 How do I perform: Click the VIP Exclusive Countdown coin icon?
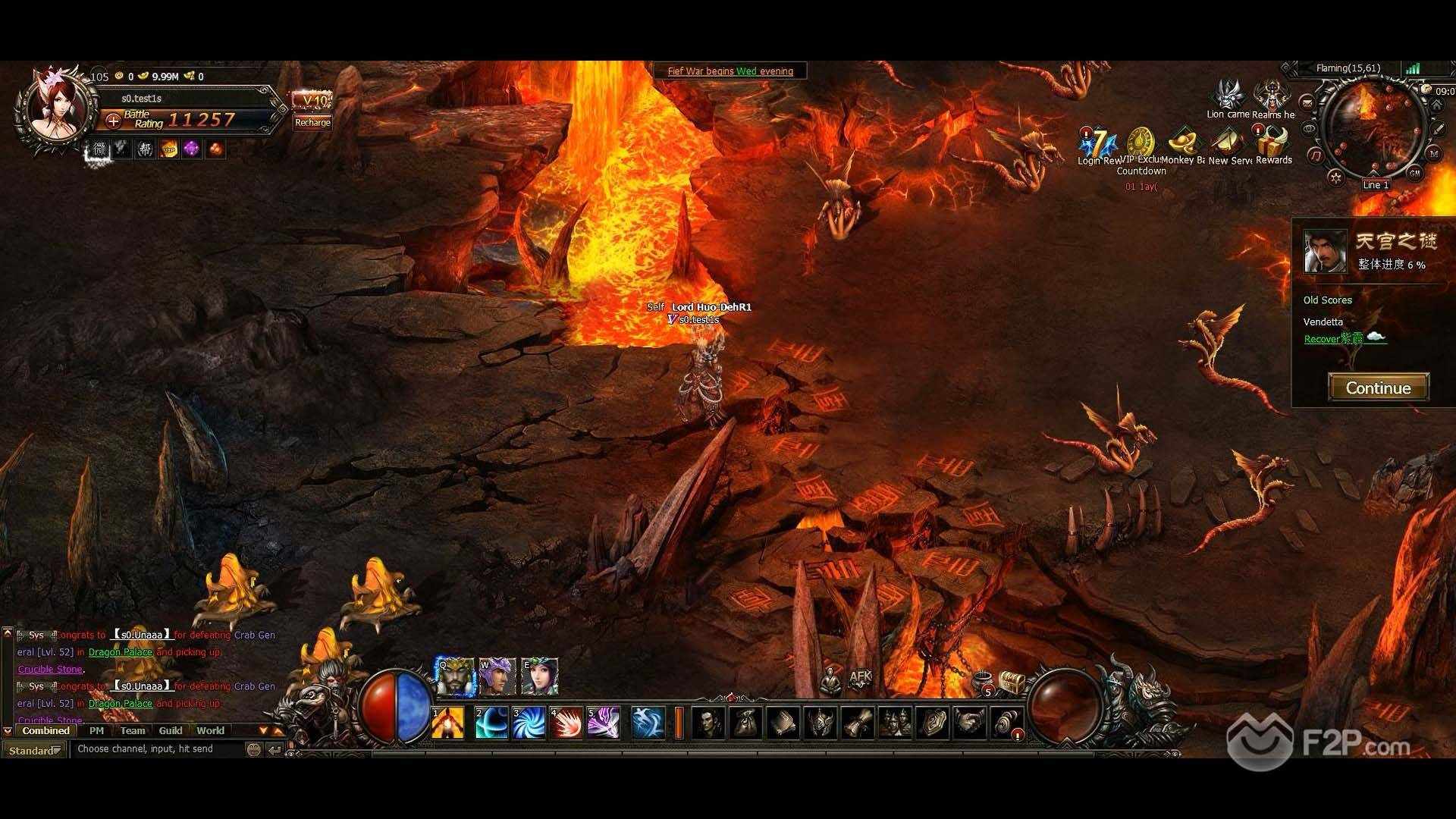coord(1141,139)
